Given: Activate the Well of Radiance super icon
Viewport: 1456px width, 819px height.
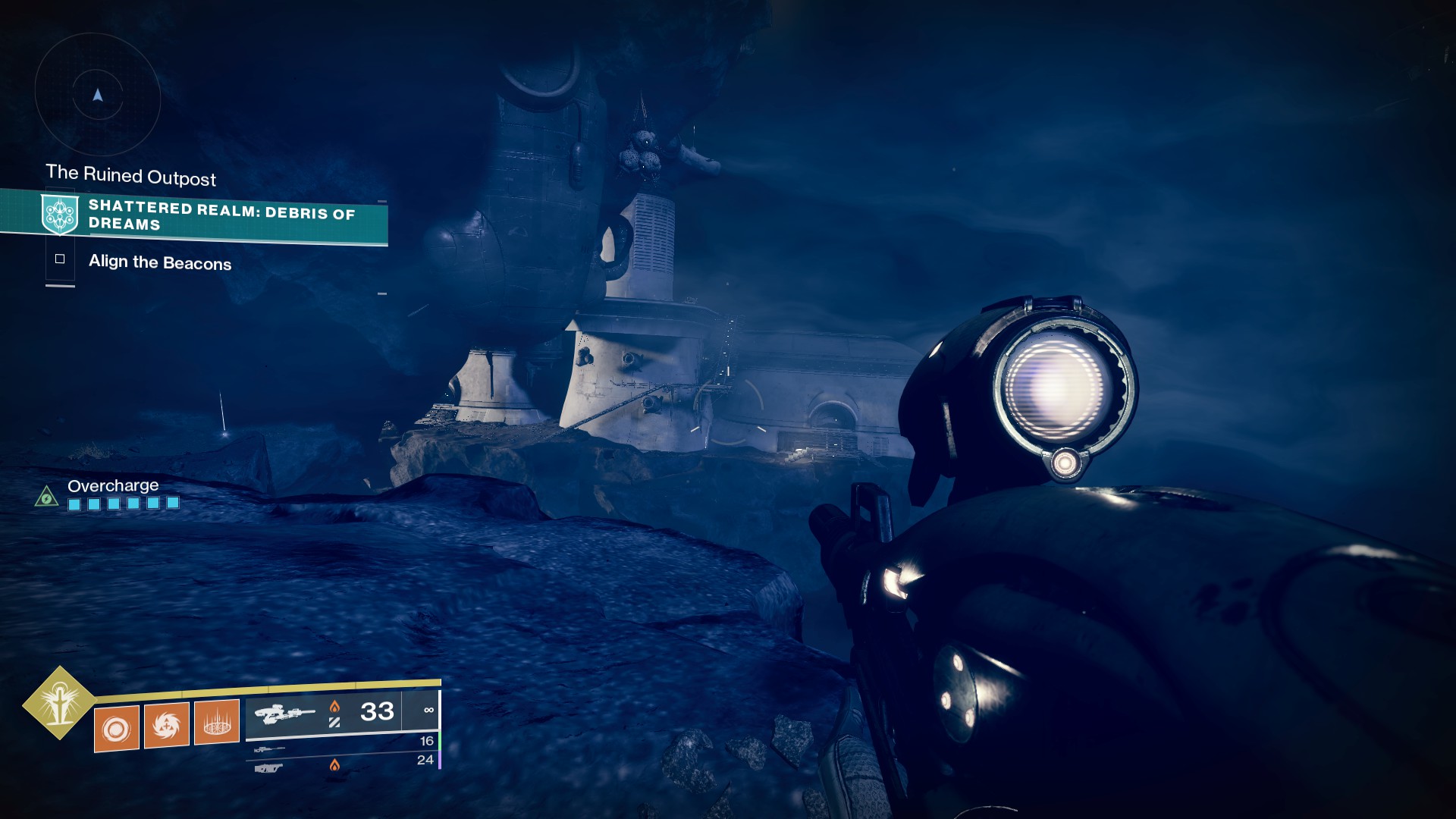Looking at the screenshot, I should pos(59,703).
